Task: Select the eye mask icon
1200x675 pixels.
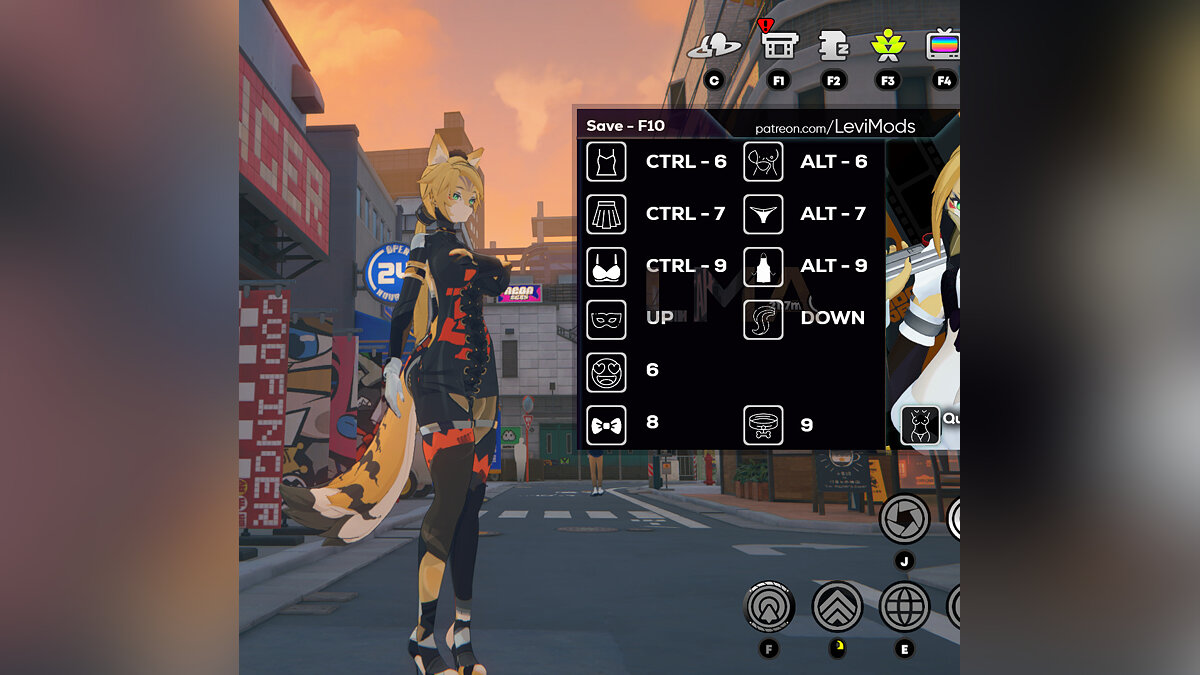Action: [606, 319]
